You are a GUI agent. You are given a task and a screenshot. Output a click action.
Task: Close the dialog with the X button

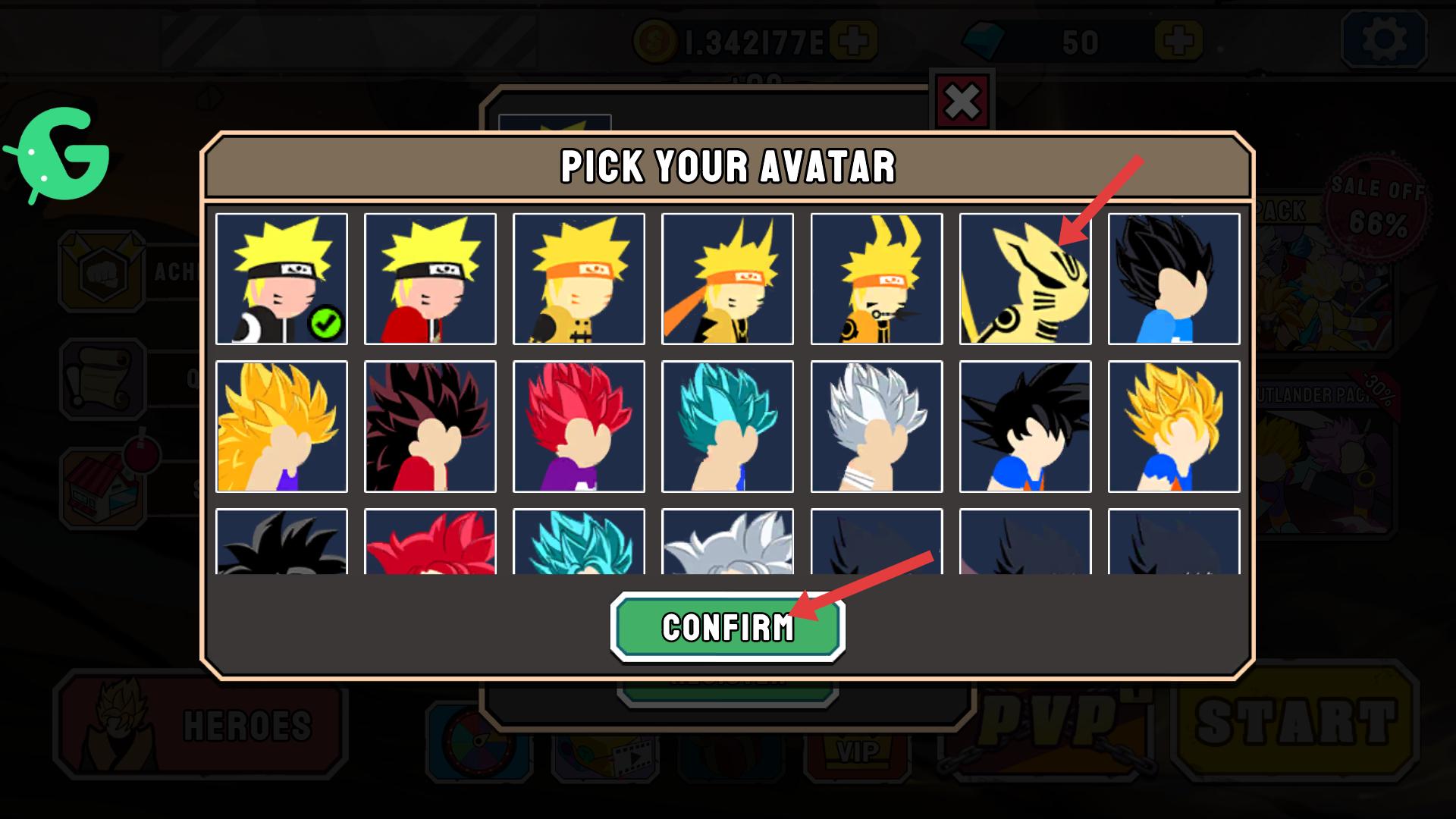point(962,102)
